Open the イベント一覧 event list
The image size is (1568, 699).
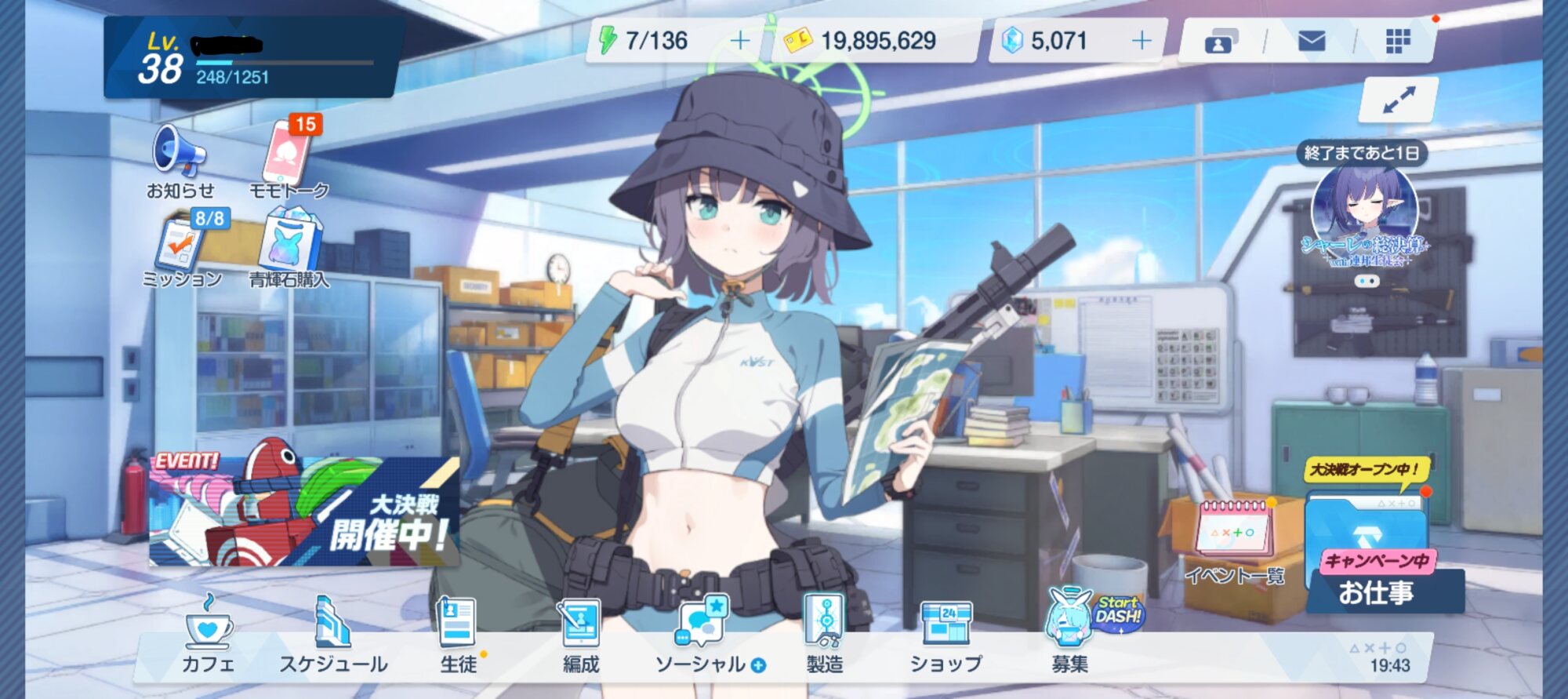point(1234,541)
